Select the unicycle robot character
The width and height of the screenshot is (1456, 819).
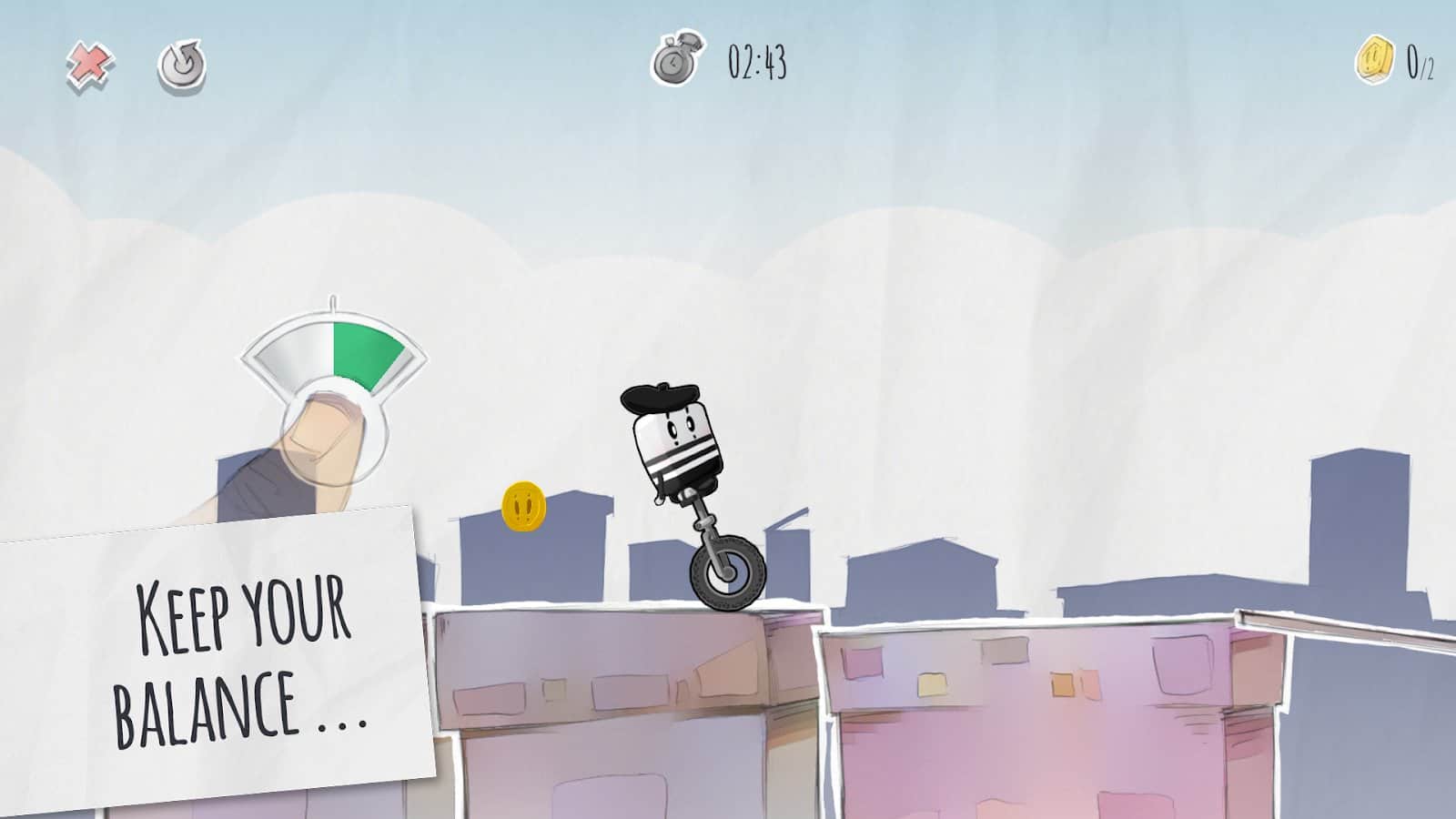click(678, 446)
